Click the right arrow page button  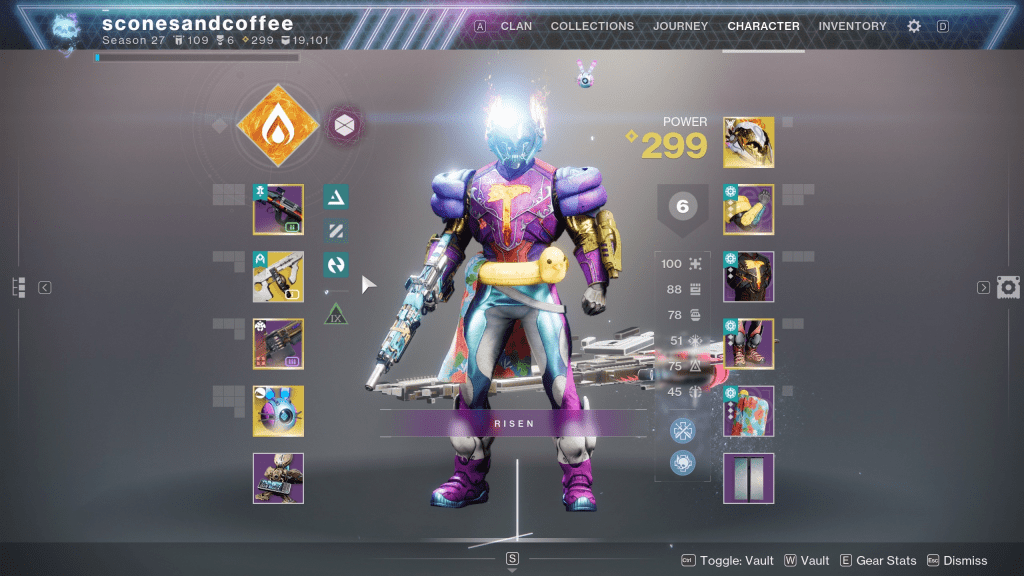pos(983,288)
